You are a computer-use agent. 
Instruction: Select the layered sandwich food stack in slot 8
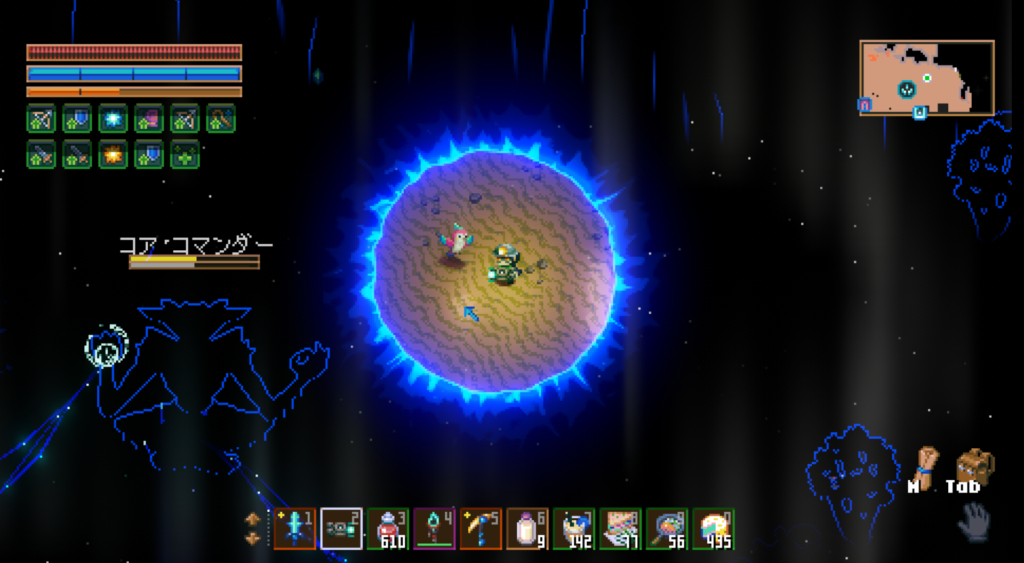click(620, 528)
